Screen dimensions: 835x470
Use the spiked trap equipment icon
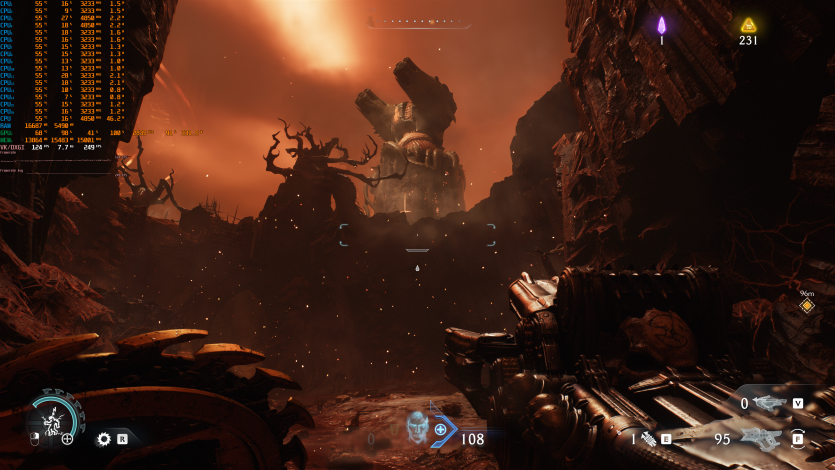pos(647,438)
